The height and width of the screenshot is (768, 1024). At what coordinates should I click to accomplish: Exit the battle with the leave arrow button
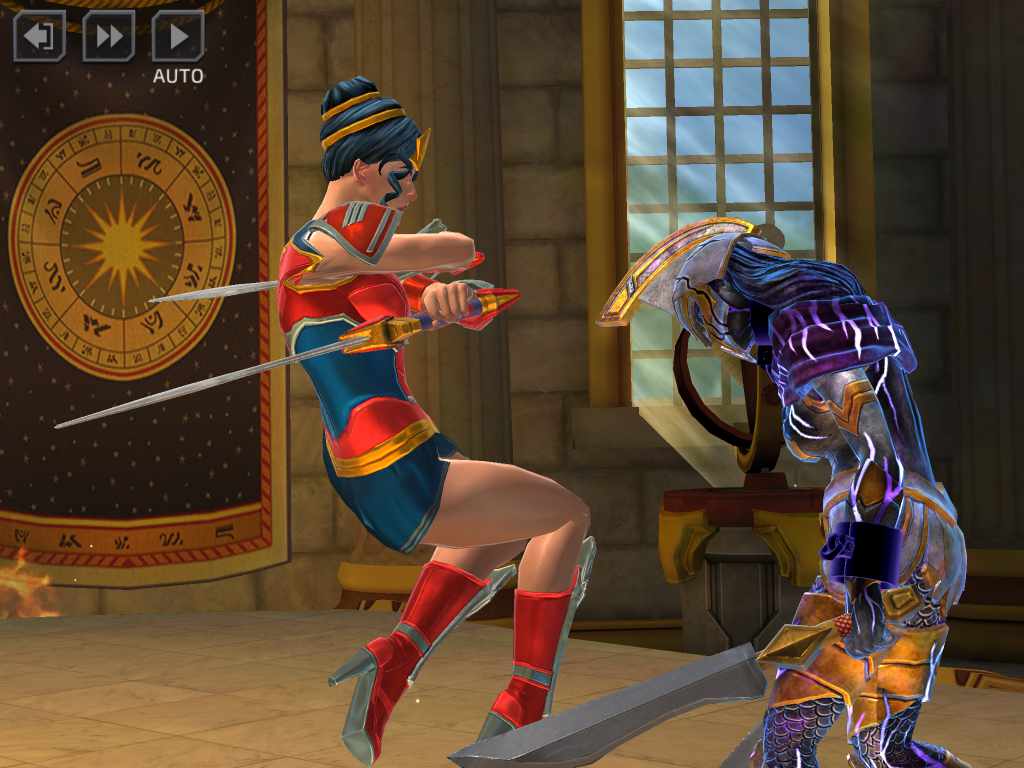point(39,37)
